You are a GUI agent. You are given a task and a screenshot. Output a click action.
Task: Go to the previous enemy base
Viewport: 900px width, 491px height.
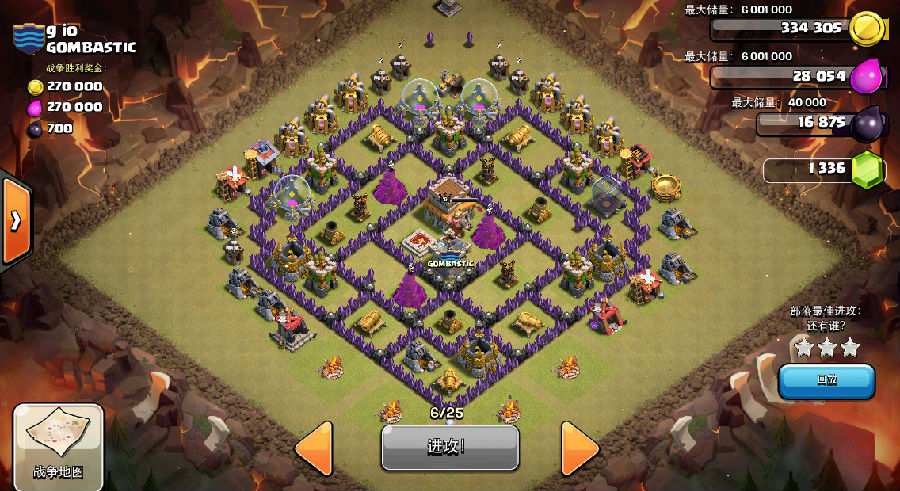tap(314, 446)
